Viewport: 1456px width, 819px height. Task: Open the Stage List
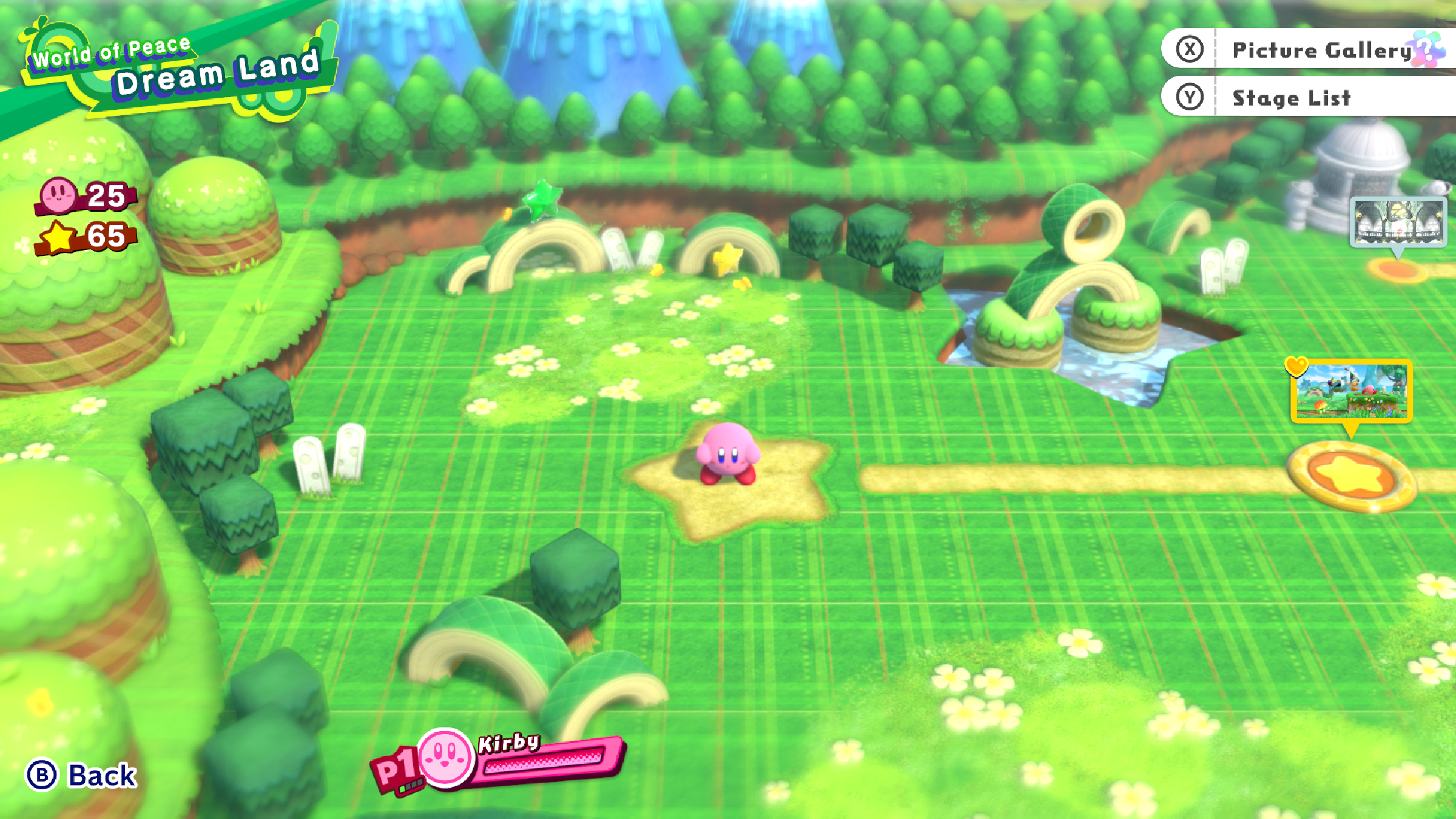point(1292,98)
